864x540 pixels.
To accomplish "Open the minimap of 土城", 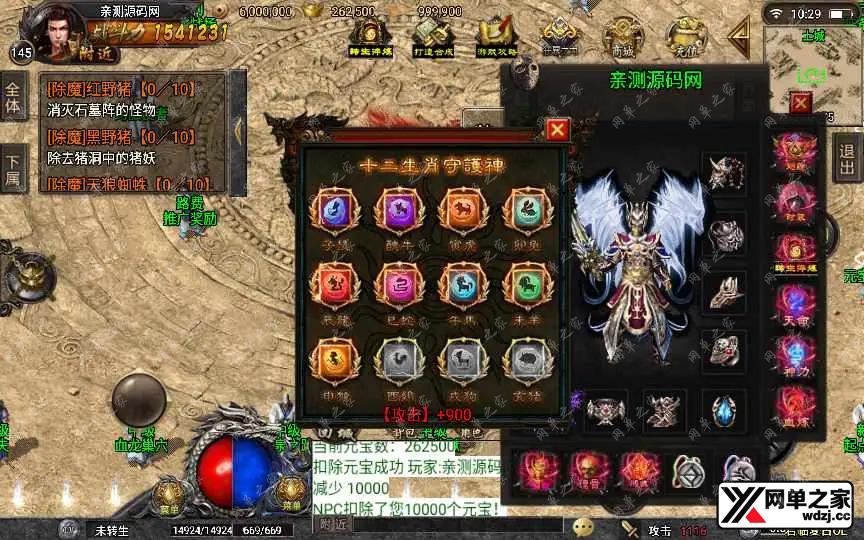I will tap(812, 62).
